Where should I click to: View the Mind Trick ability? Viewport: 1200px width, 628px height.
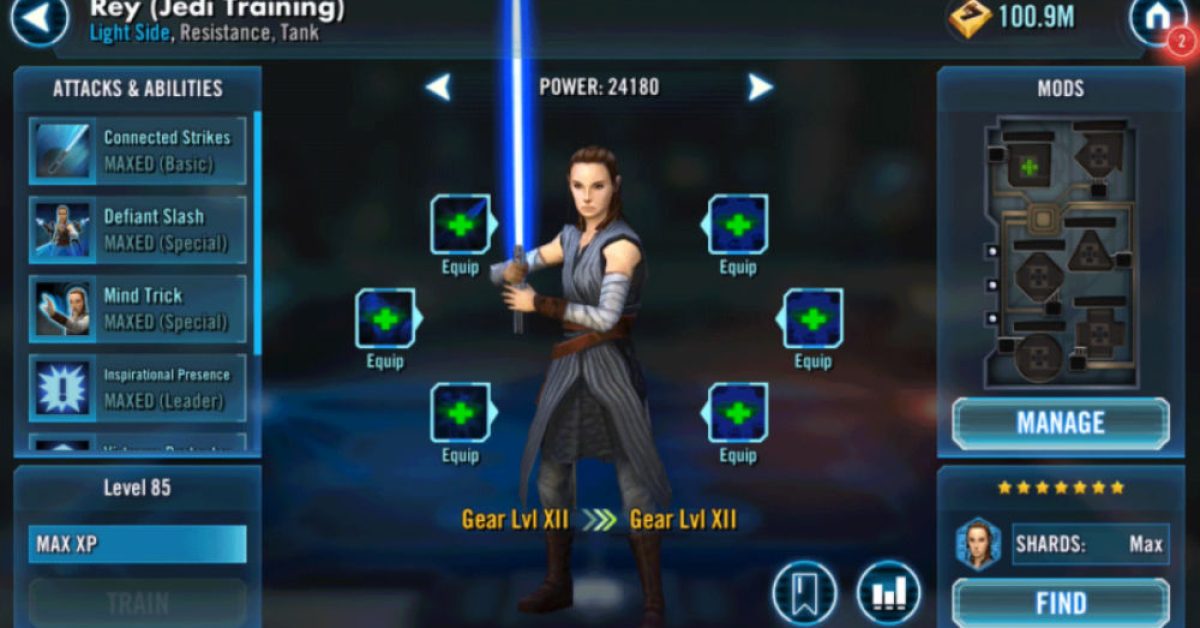(x=138, y=309)
